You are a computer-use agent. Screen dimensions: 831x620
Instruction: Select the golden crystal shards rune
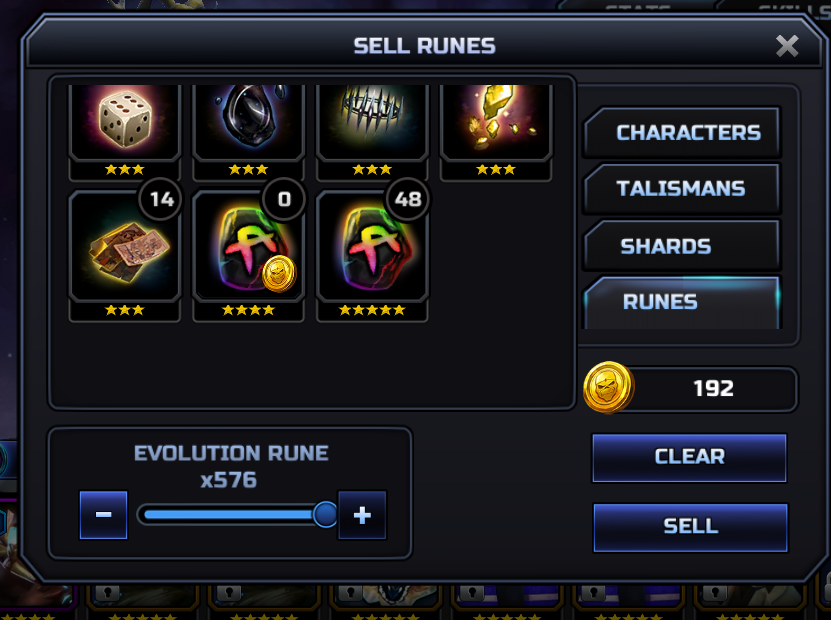point(496,120)
